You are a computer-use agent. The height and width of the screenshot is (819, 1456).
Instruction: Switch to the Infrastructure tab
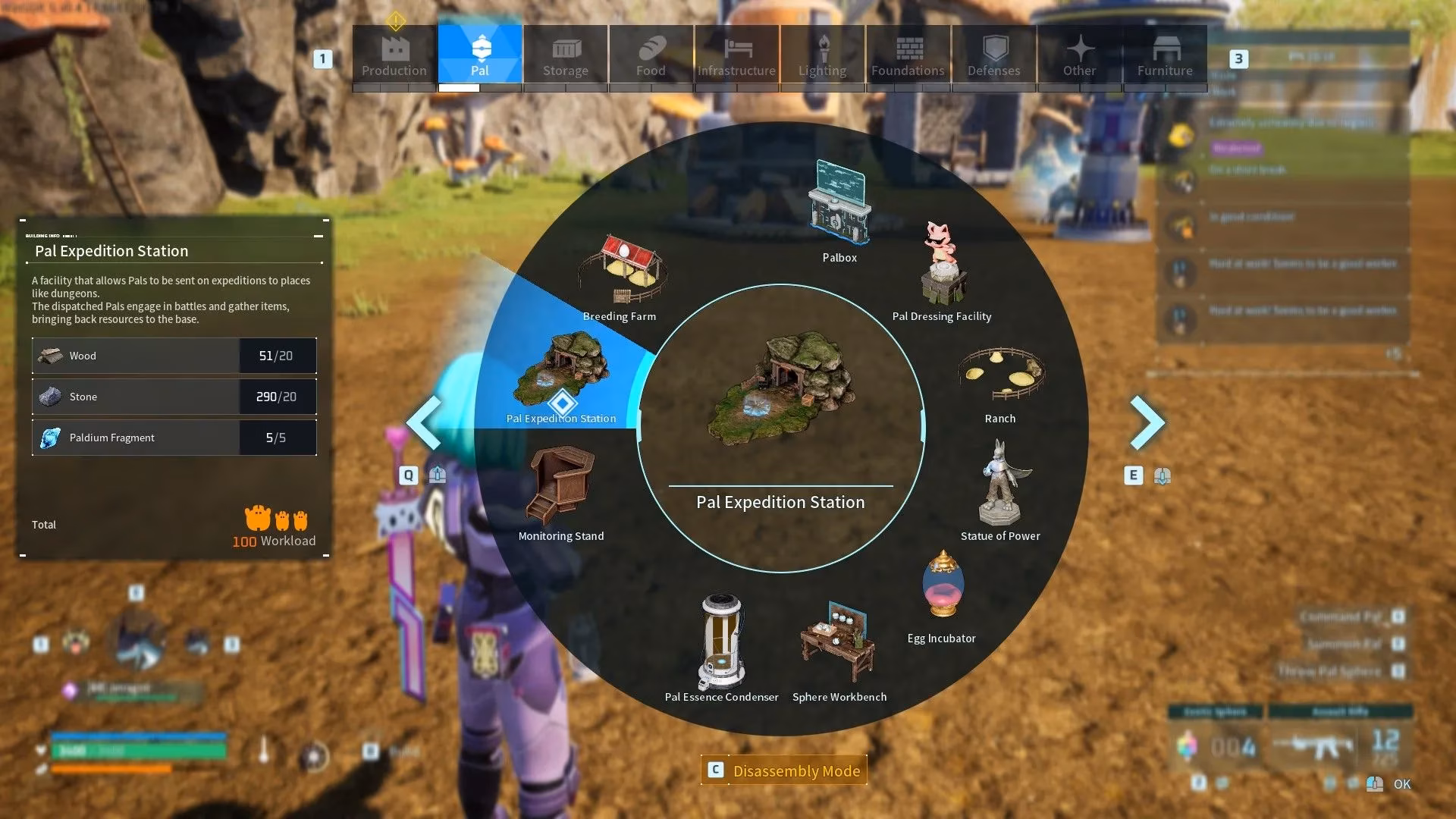click(736, 55)
